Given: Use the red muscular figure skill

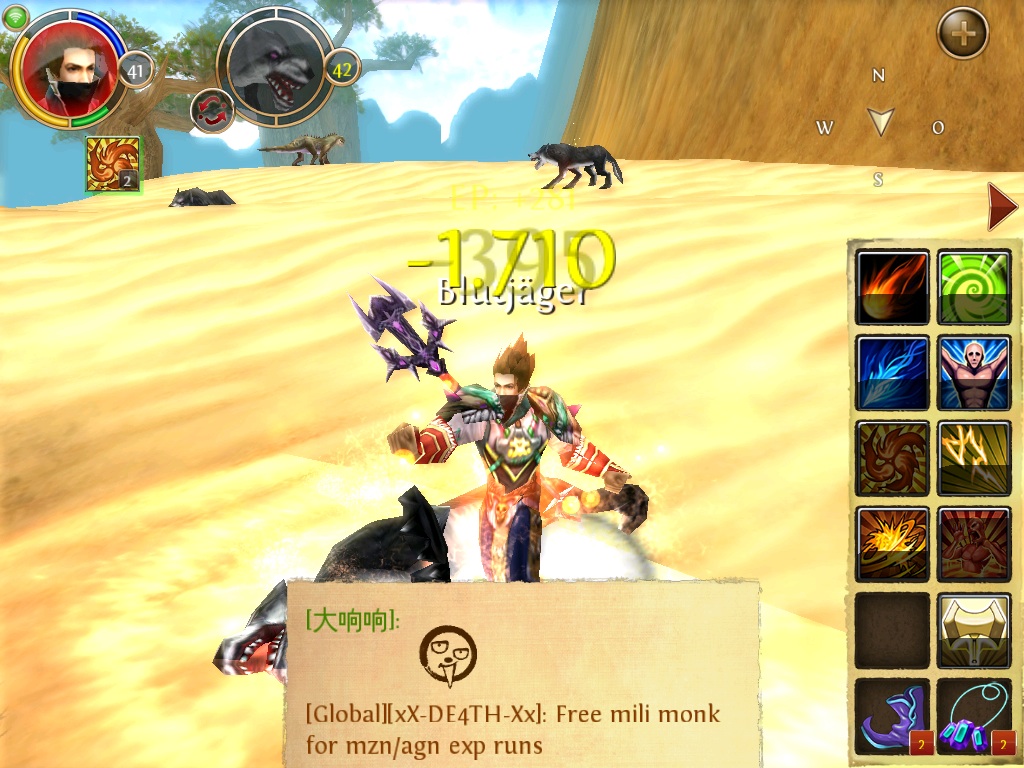Looking at the screenshot, I should [x=974, y=545].
